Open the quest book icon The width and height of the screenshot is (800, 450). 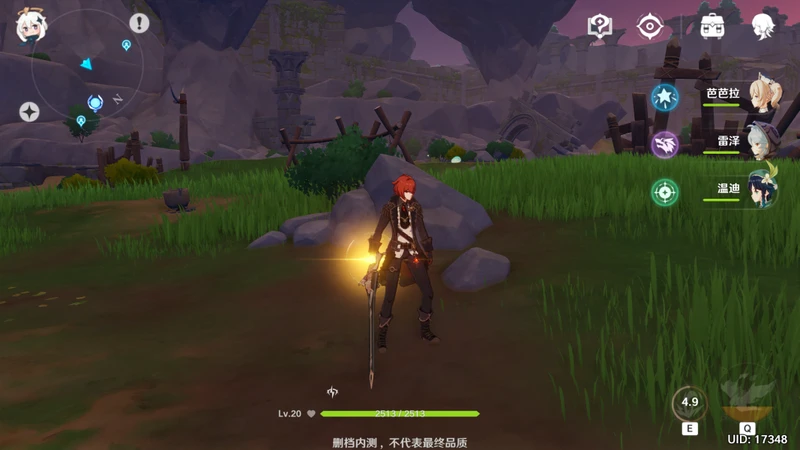pyautogui.click(x=599, y=26)
